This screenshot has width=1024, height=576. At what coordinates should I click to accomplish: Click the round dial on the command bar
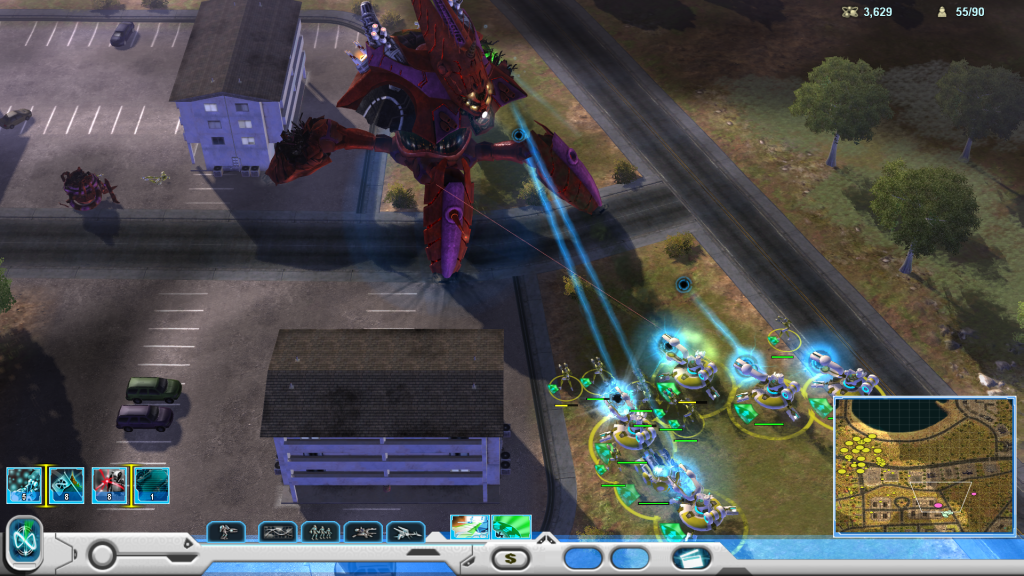[103, 554]
